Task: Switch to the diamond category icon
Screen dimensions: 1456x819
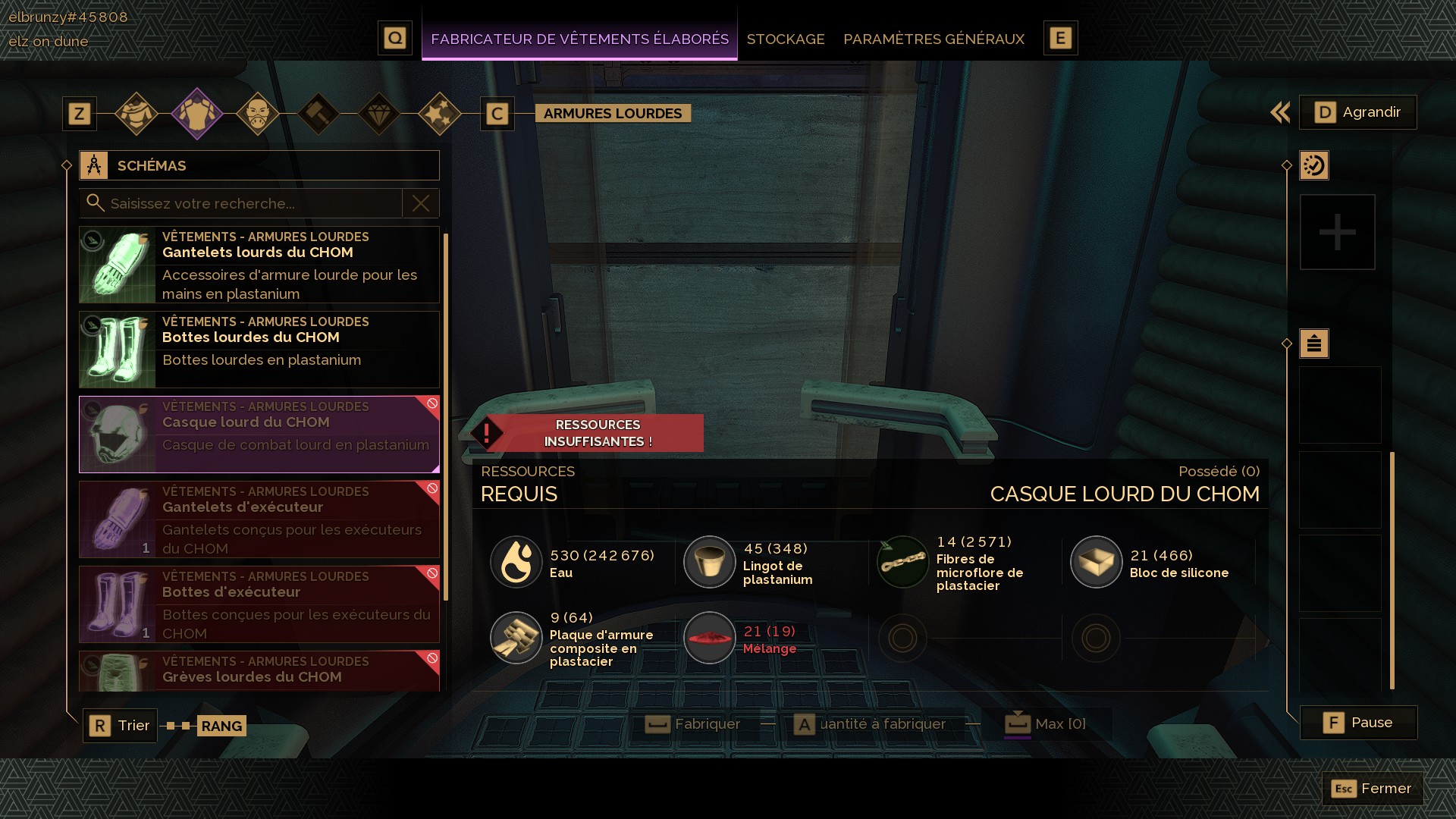Action: point(379,114)
